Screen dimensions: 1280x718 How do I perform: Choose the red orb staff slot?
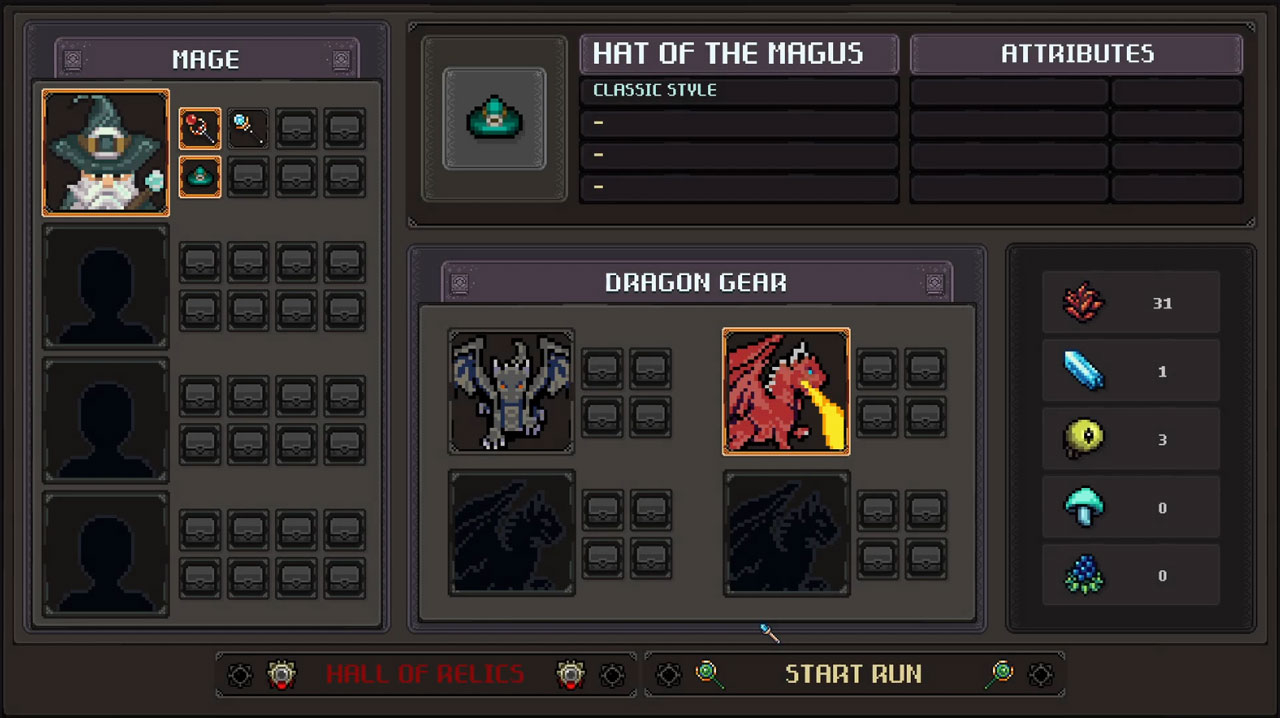point(200,129)
